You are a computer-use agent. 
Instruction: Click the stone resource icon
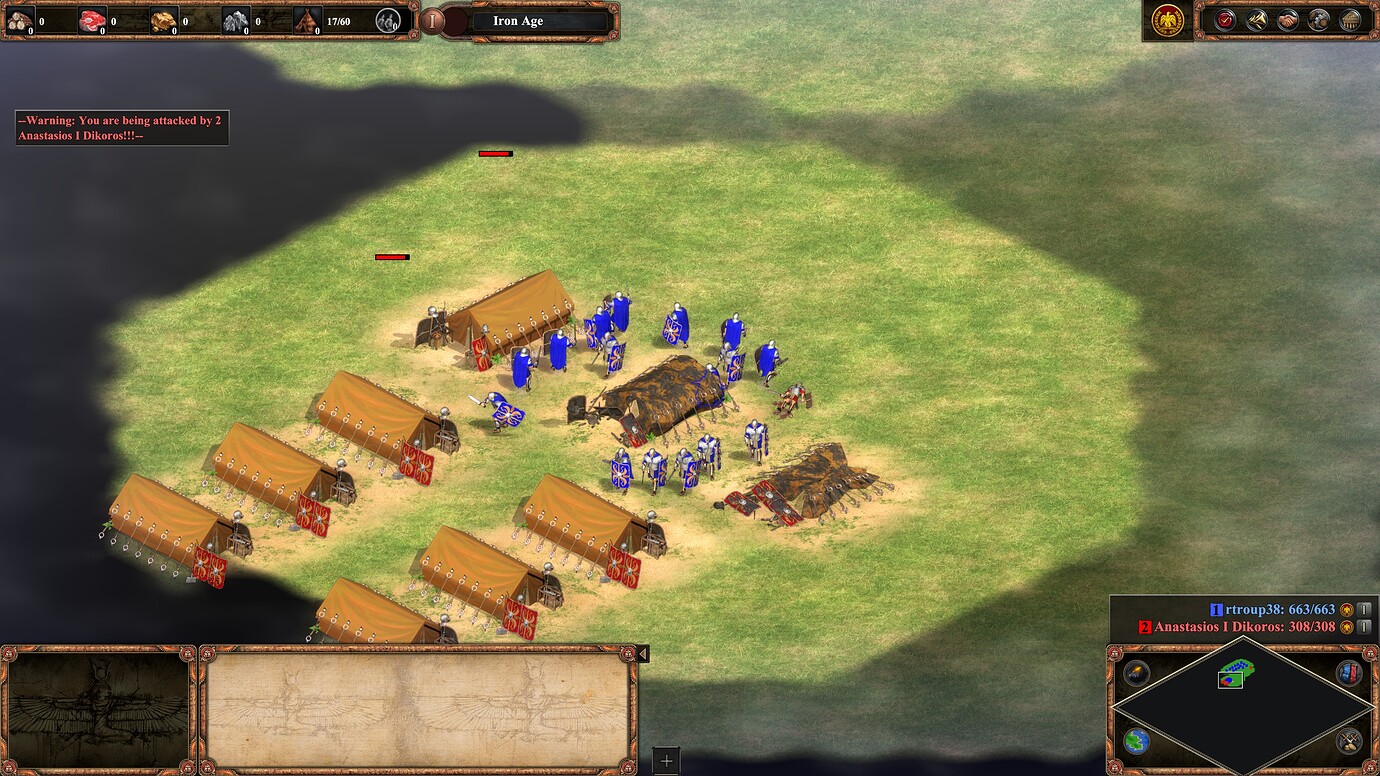pyautogui.click(x=235, y=18)
